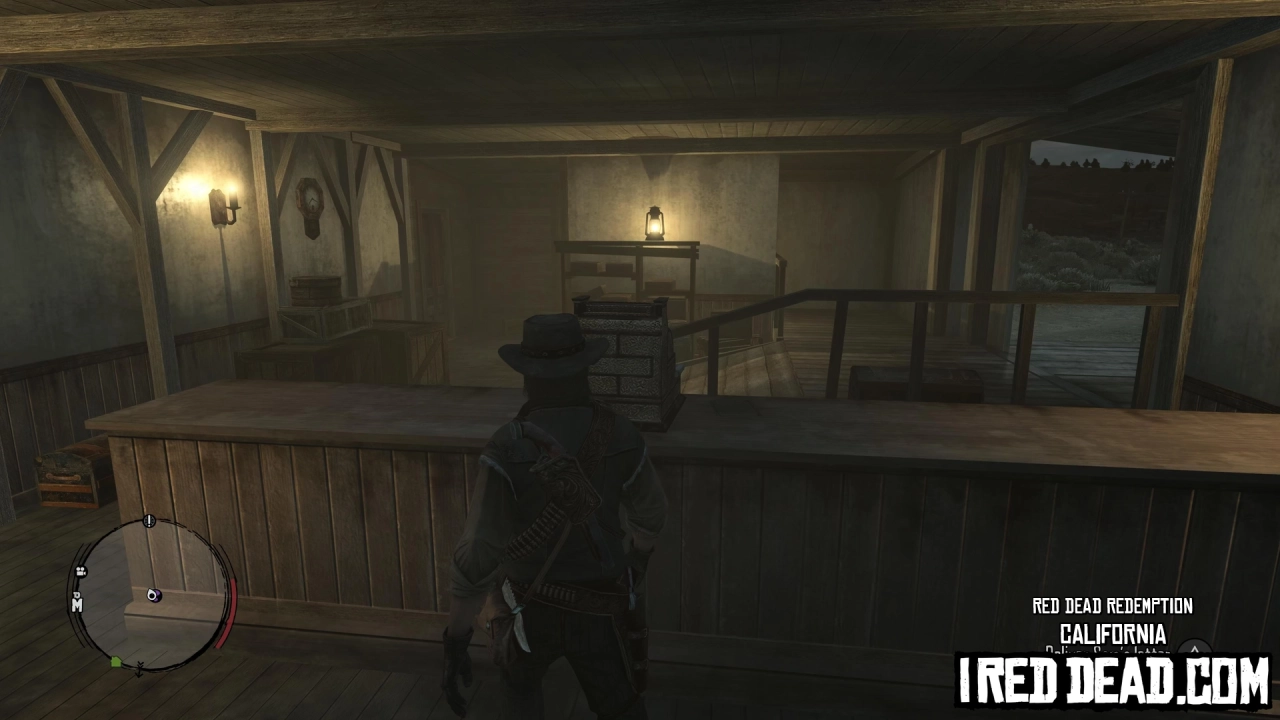Click the green safehouse icon on the minimap

[115, 661]
